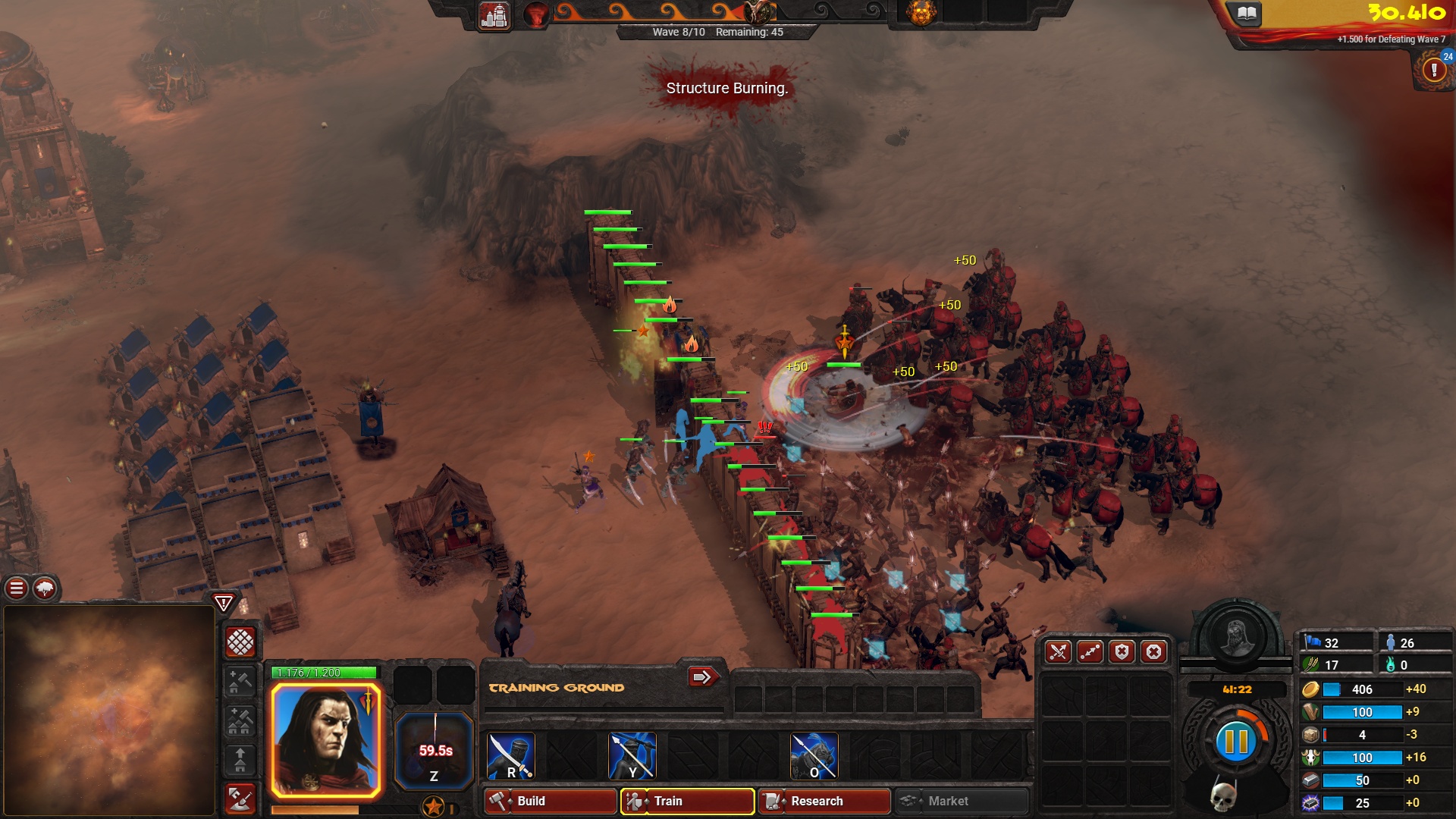The width and height of the screenshot is (1456, 819).
Task: Enable attack-move stance for selected units
Action: 1090,651
